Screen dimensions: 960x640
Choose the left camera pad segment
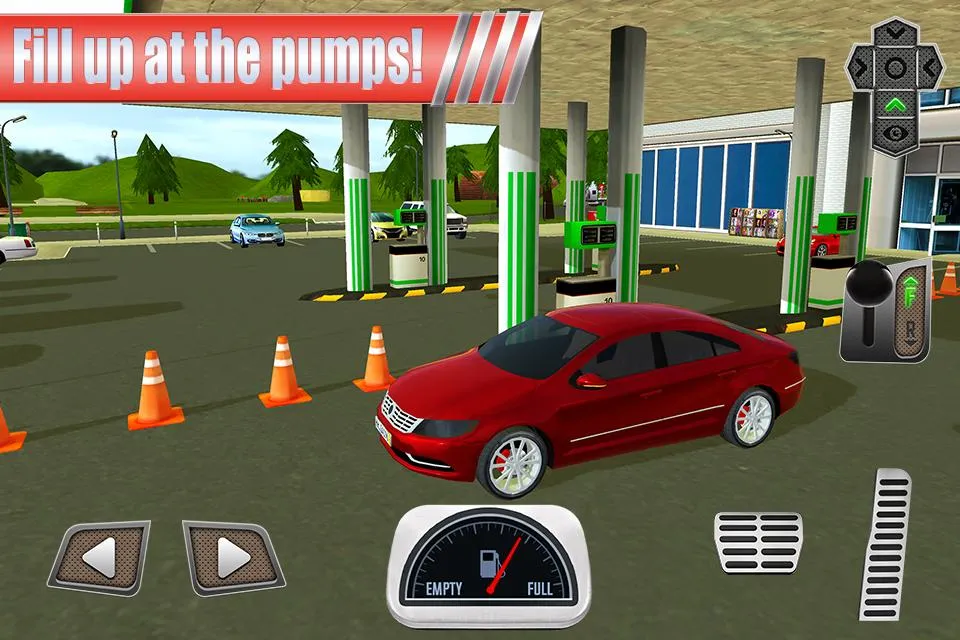click(862, 69)
